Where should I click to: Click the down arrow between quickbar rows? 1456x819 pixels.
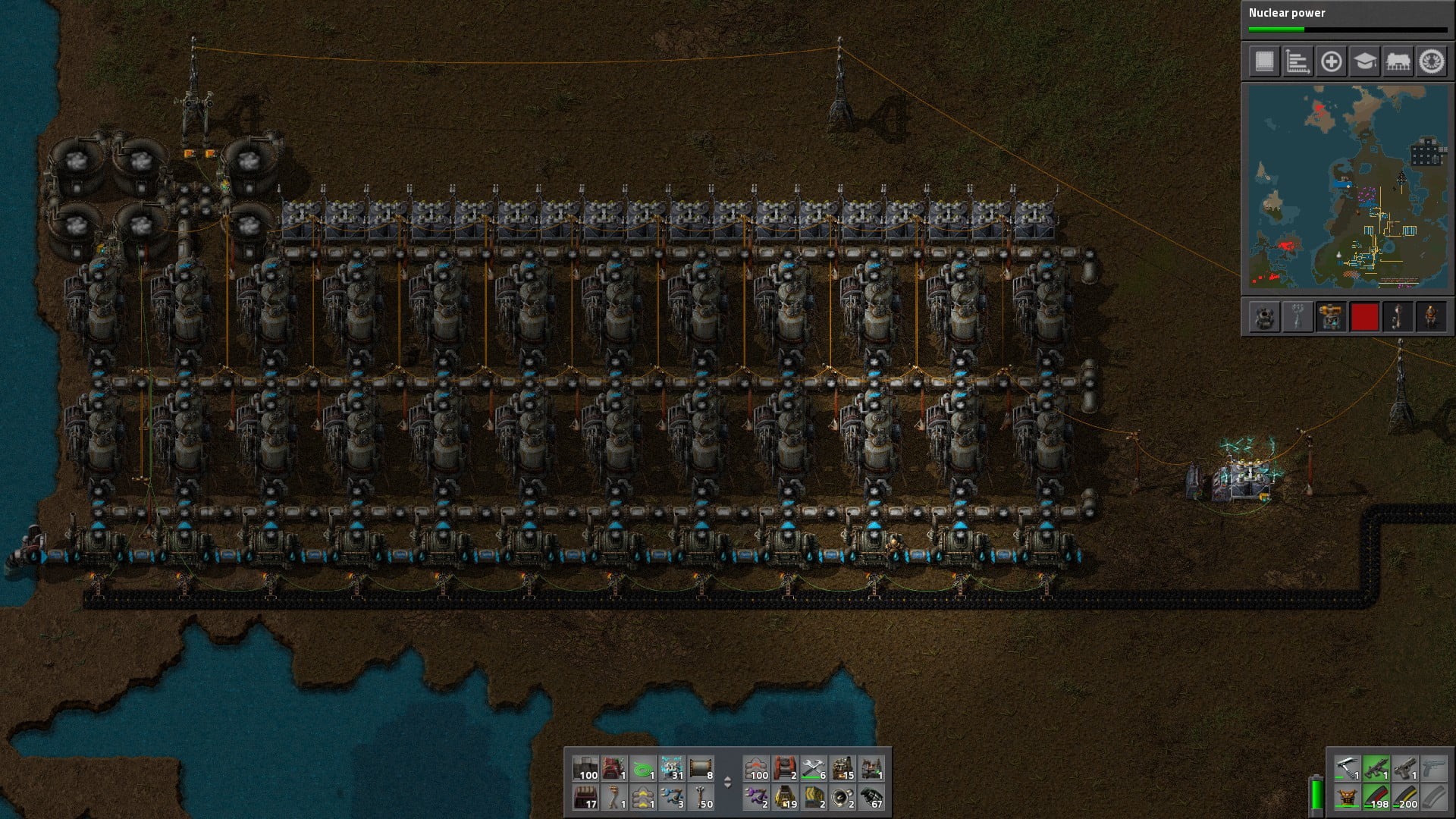tap(729, 787)
